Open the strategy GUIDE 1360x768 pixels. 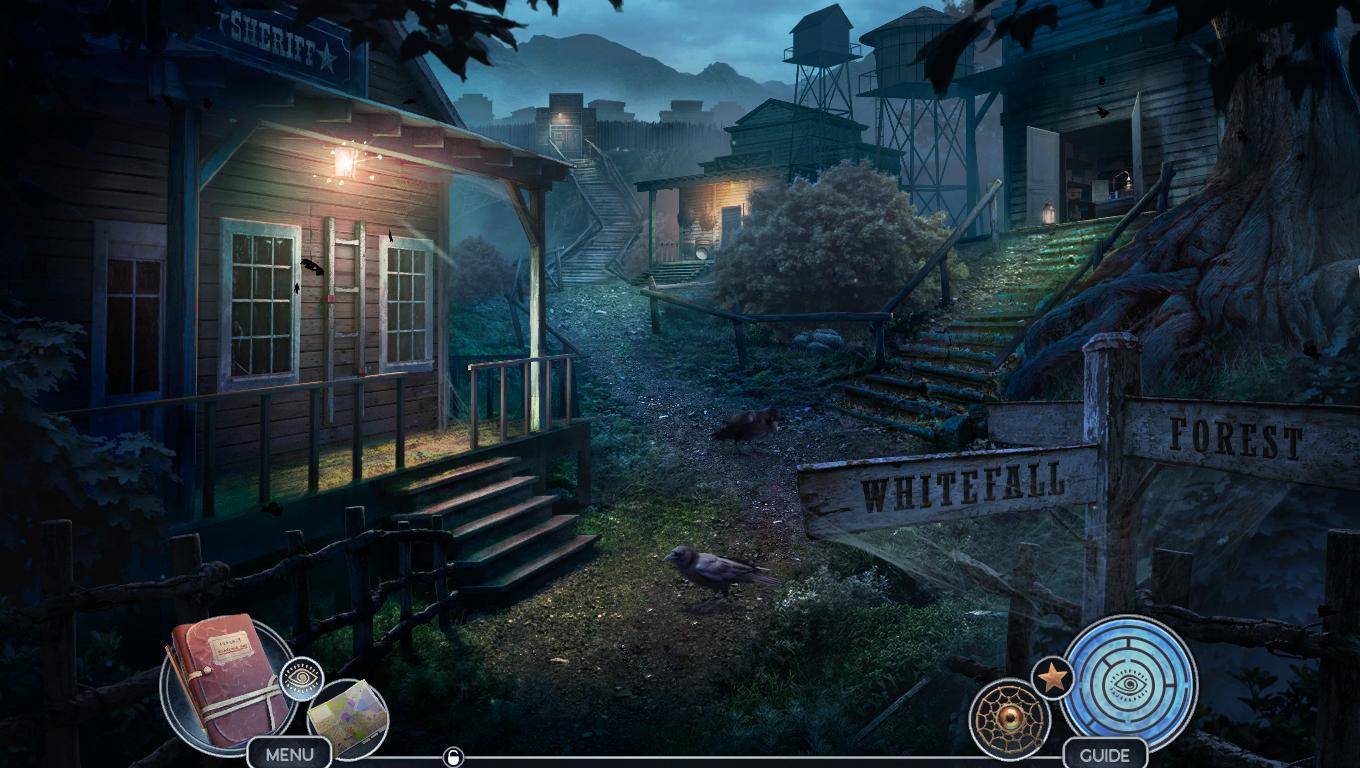click(1104, 754)
